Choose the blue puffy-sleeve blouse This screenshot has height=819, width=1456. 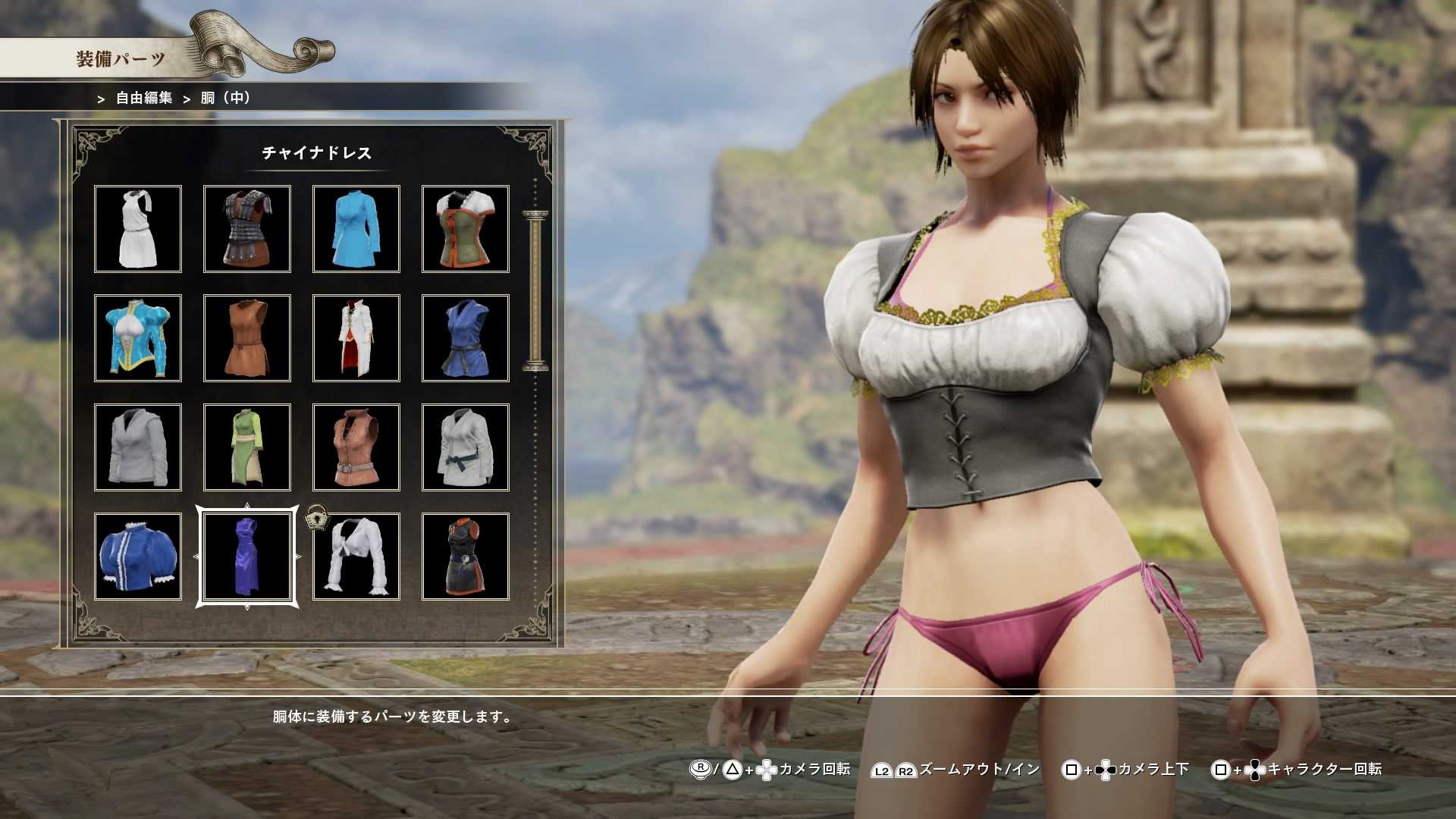tap(138, 556)
